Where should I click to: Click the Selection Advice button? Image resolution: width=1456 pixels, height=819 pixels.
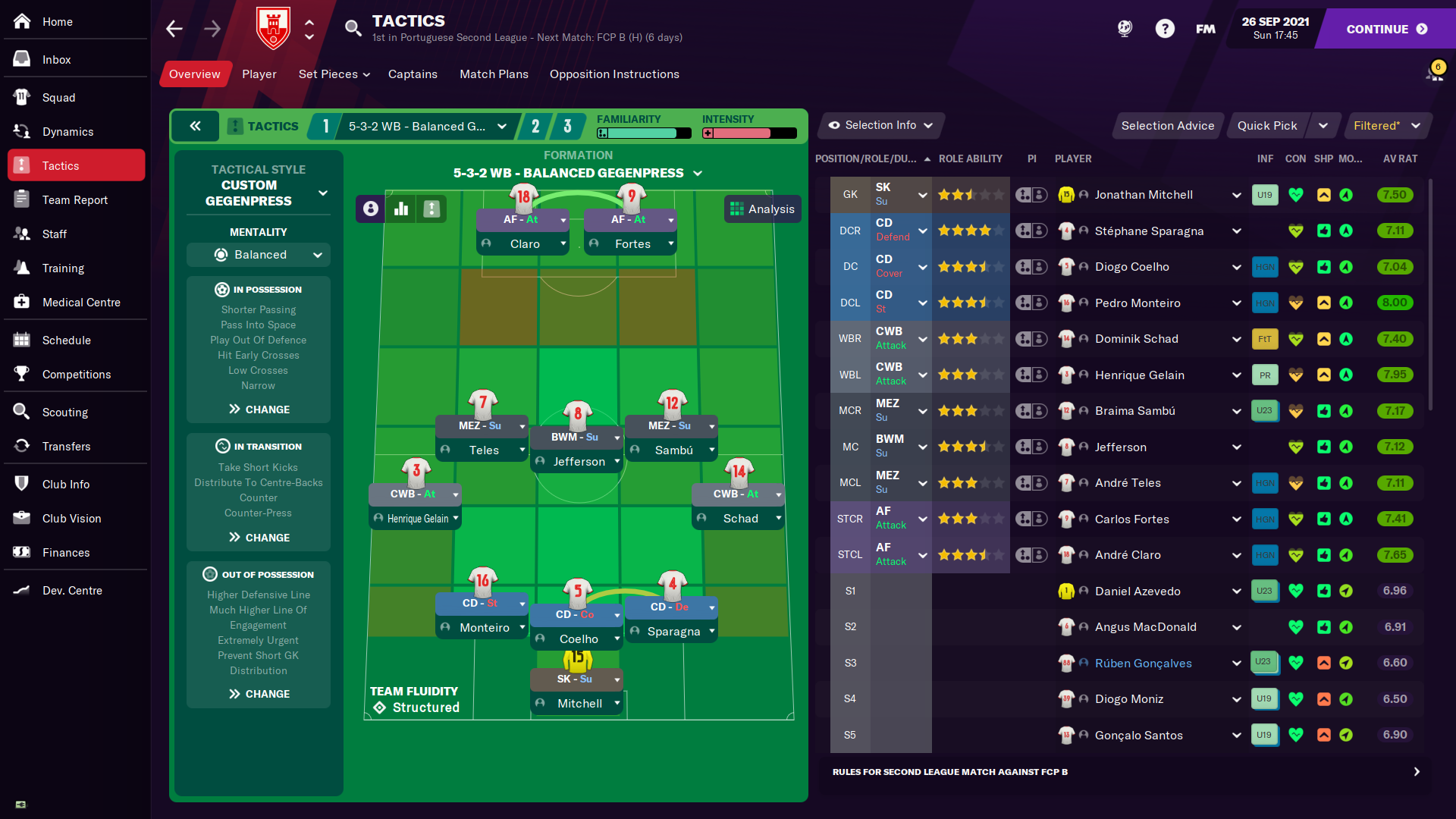pyautogui.click(x=1167, y=126)
